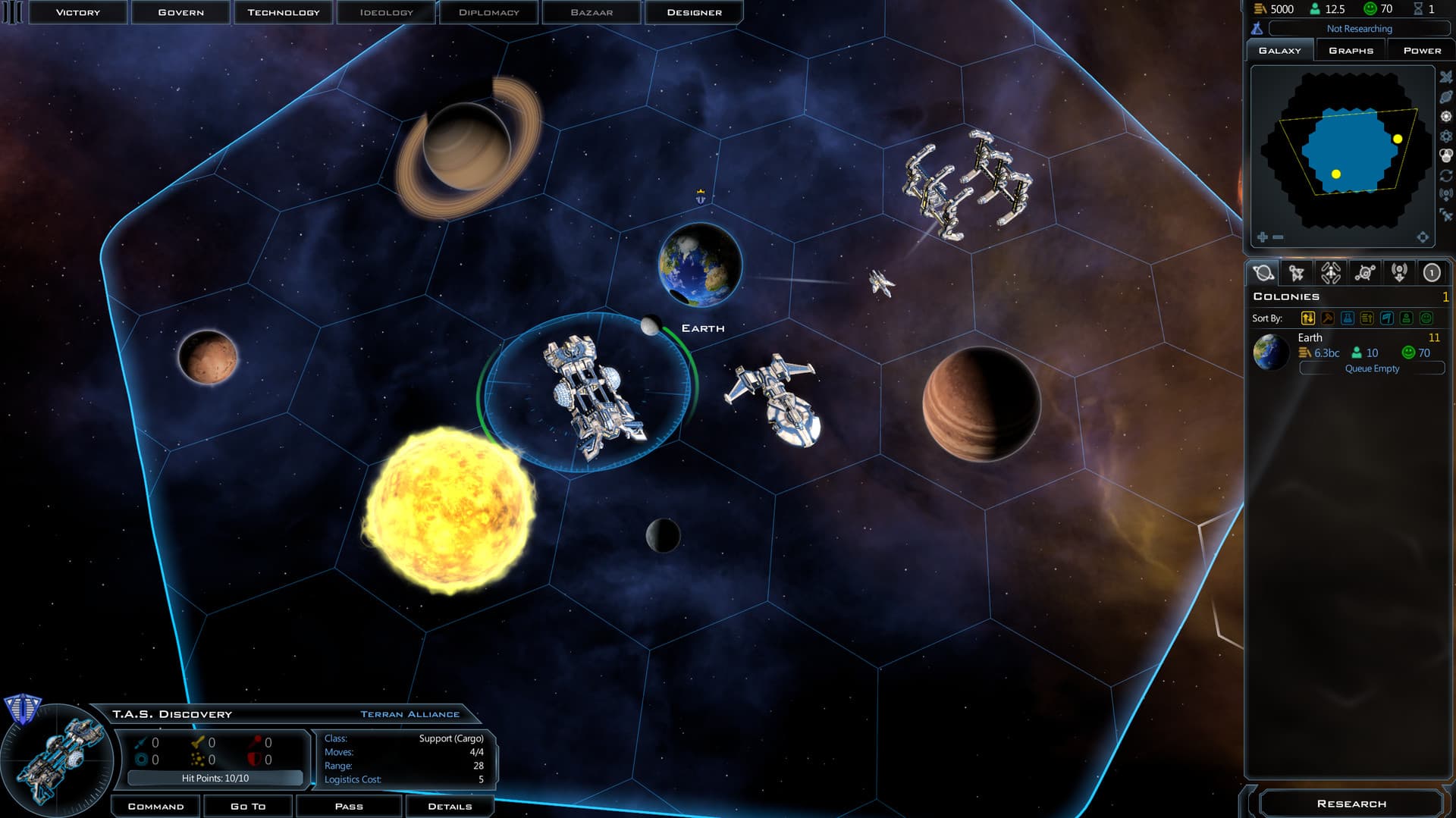The image size is (1456, 818).
Task: Click the credits icon showing 5000
Action: [1259, 9]
